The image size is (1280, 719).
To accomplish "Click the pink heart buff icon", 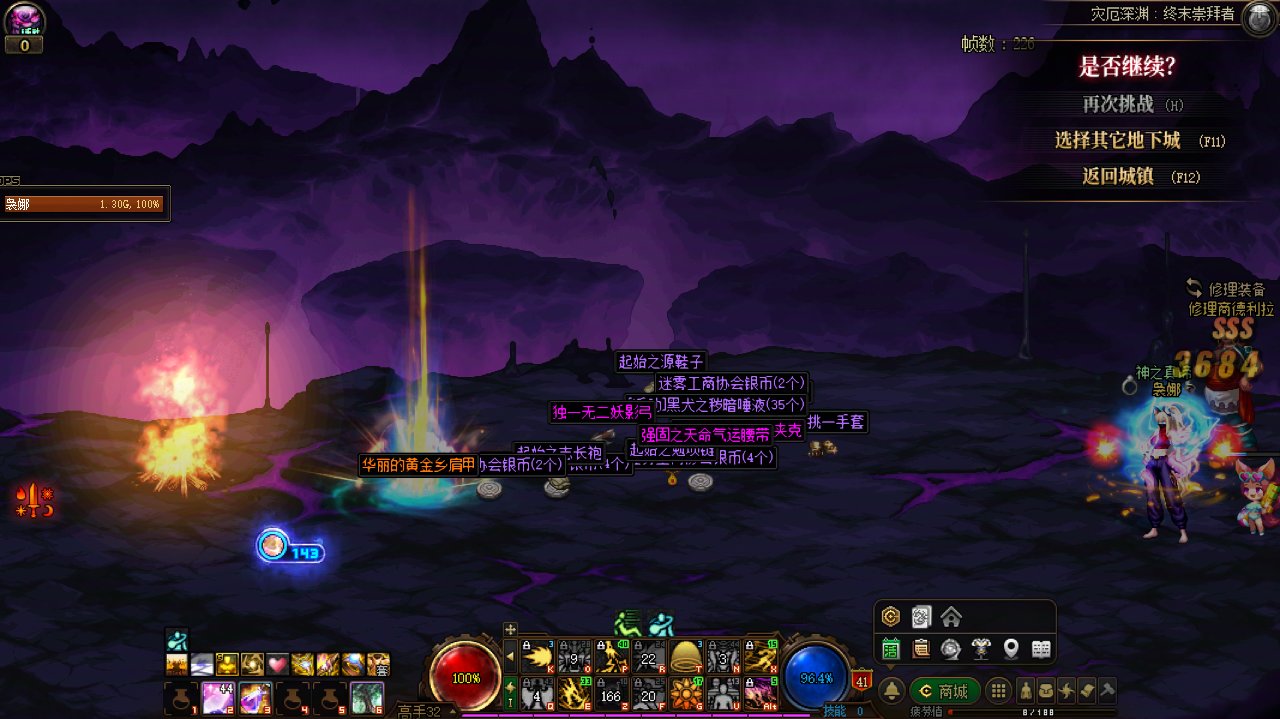I will tap(277, 664).
